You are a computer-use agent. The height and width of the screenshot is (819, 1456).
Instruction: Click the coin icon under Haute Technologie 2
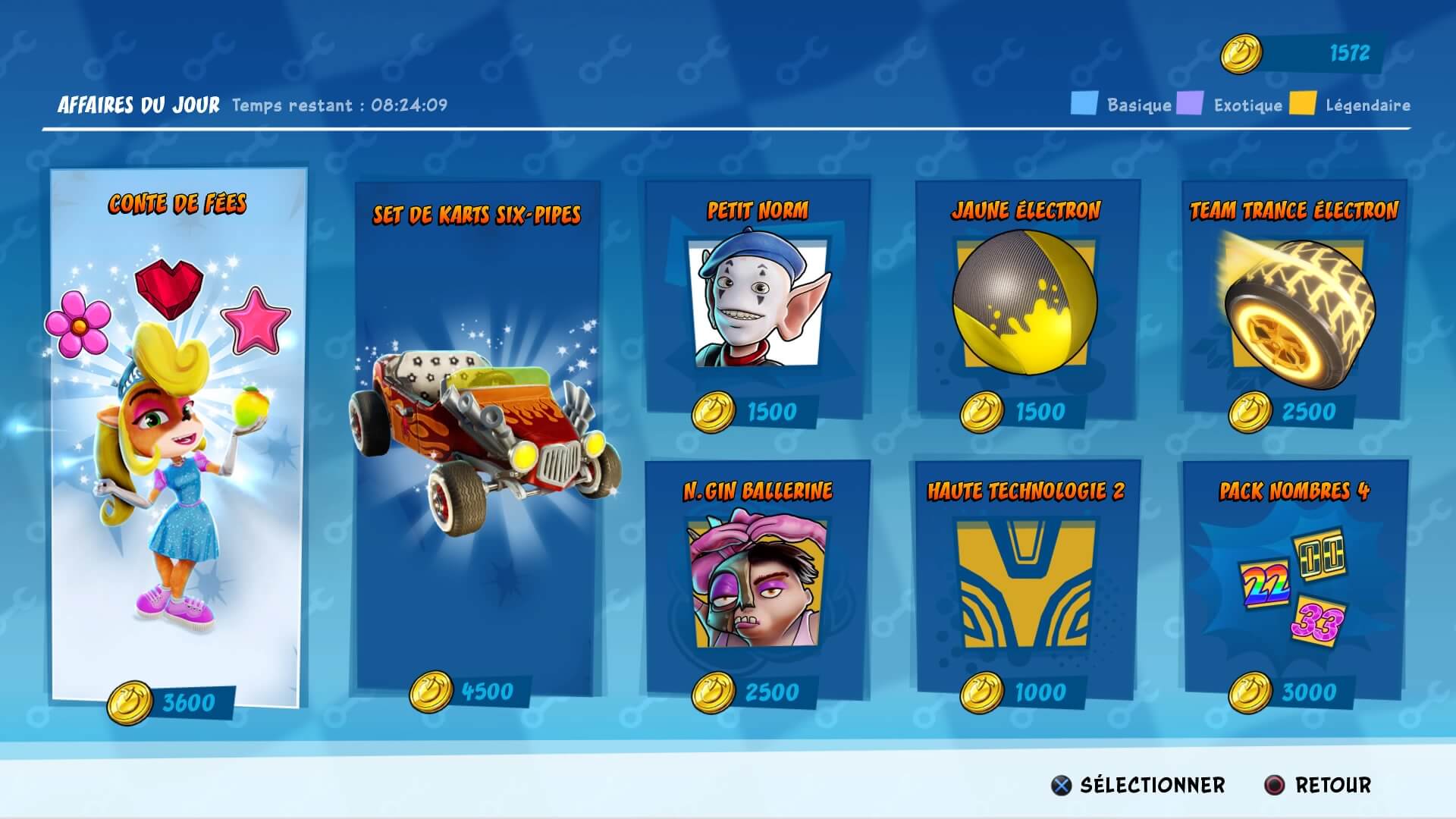[982, 692]
